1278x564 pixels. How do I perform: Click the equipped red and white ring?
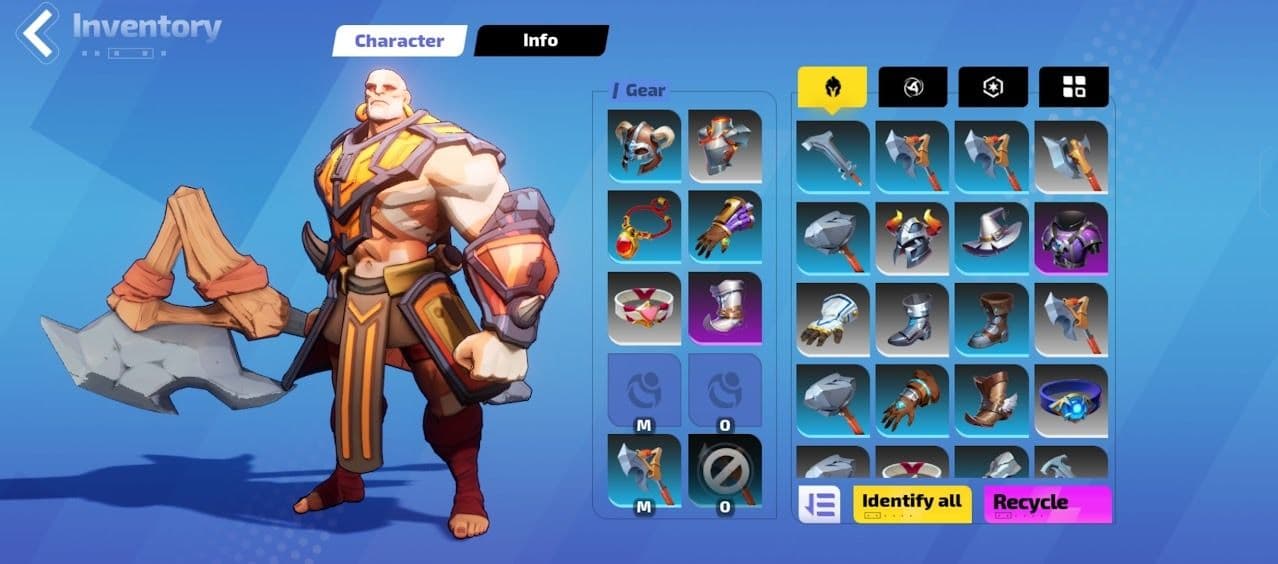(x=644, y=308)
